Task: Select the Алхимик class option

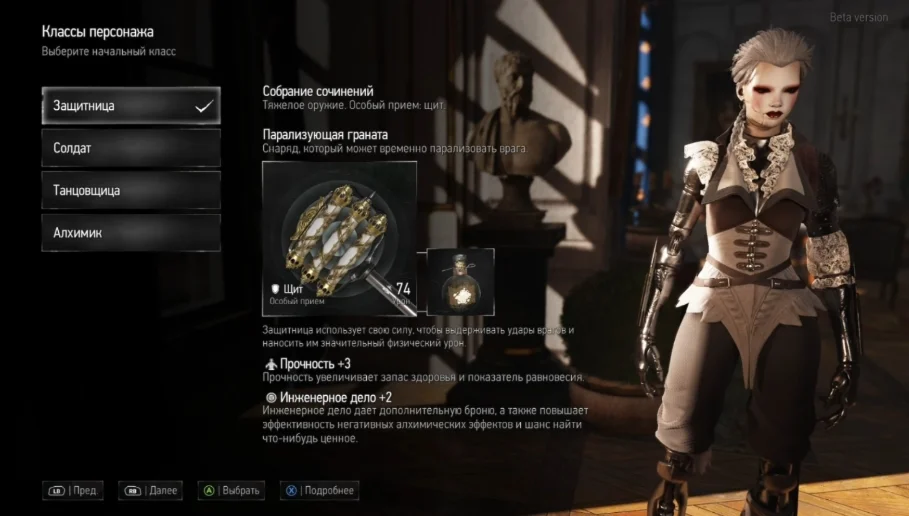Action: (130, 233)
